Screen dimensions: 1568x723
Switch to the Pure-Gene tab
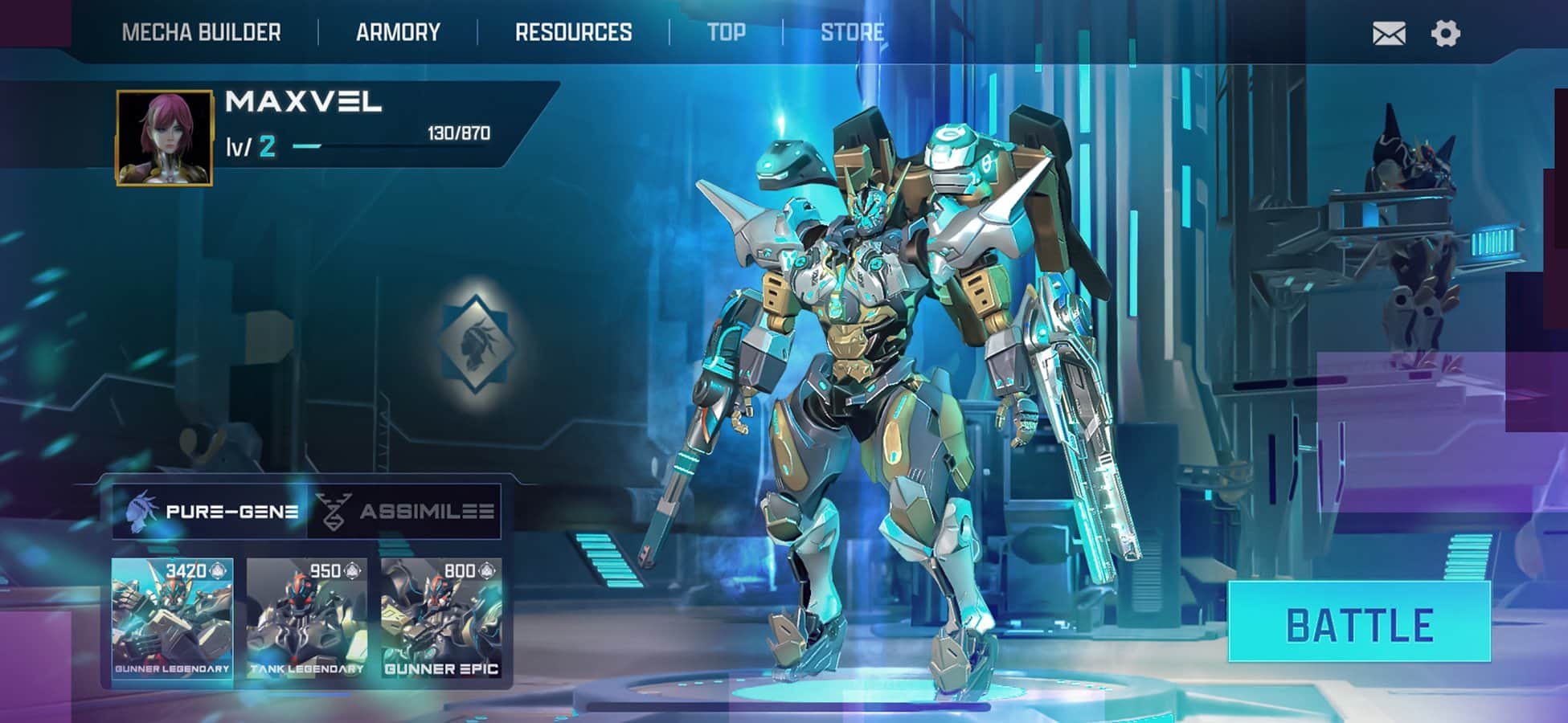(211, 511)
